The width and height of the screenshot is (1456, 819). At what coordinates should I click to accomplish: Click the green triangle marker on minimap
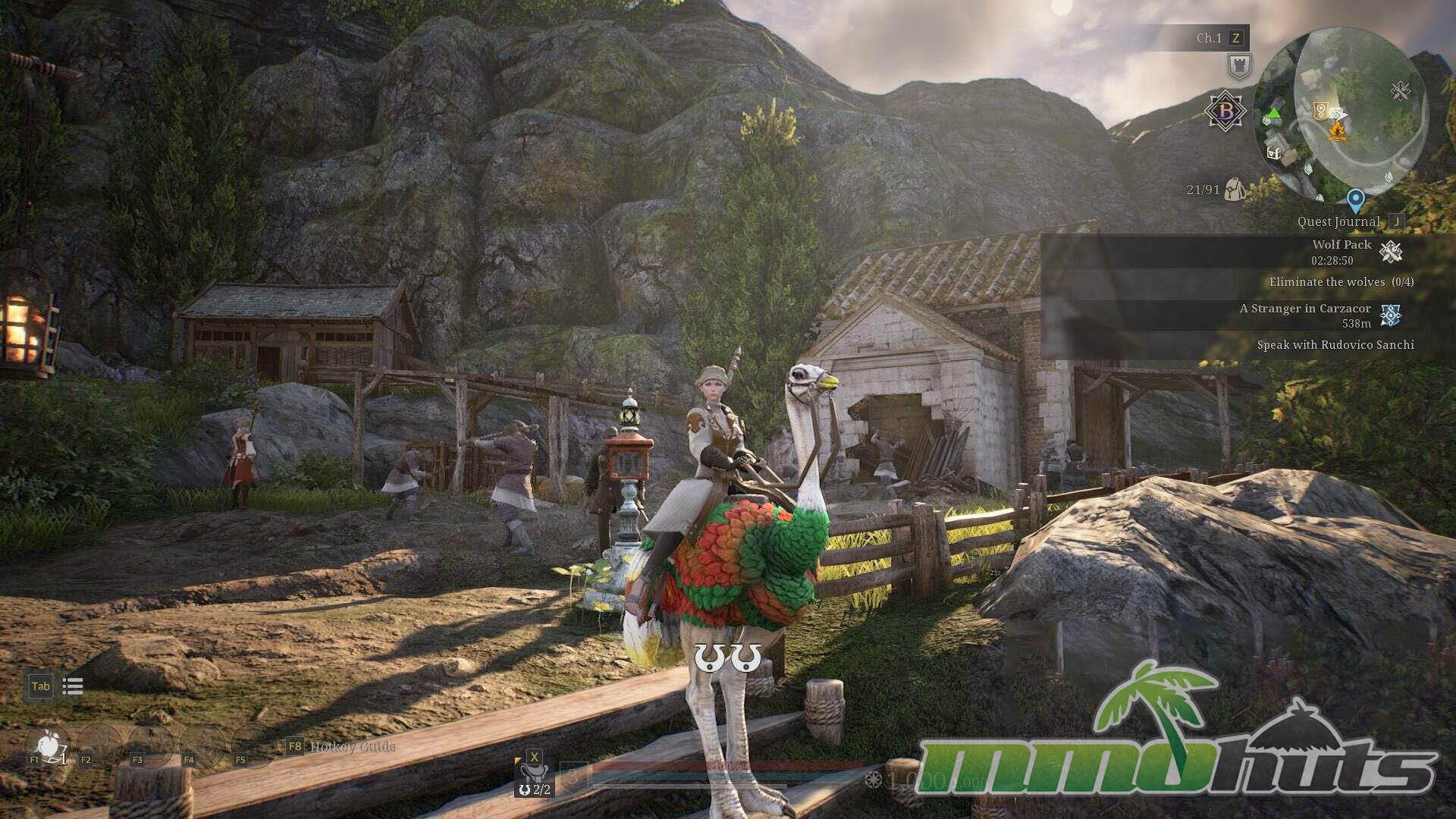[x=1273, y=115]
